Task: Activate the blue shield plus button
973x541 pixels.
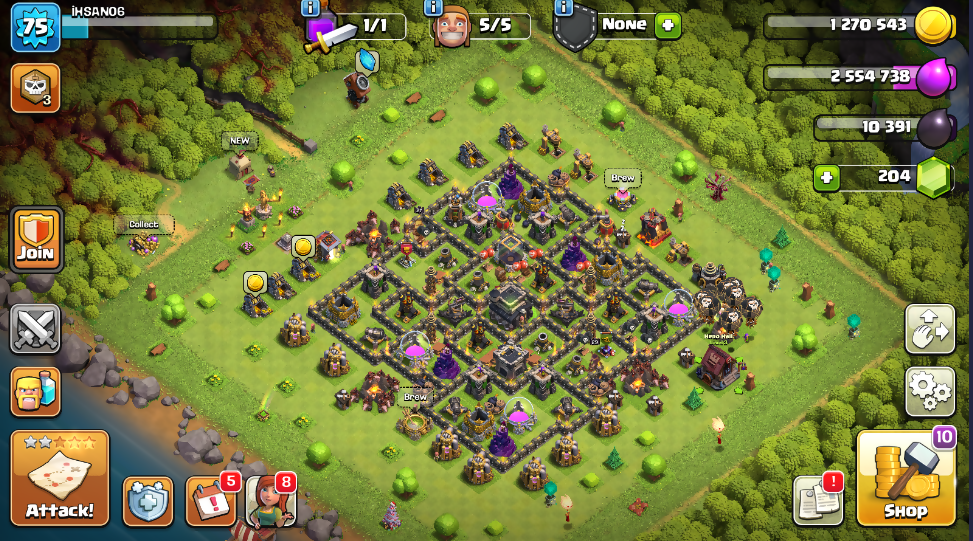Action: [x=148, y=500]
